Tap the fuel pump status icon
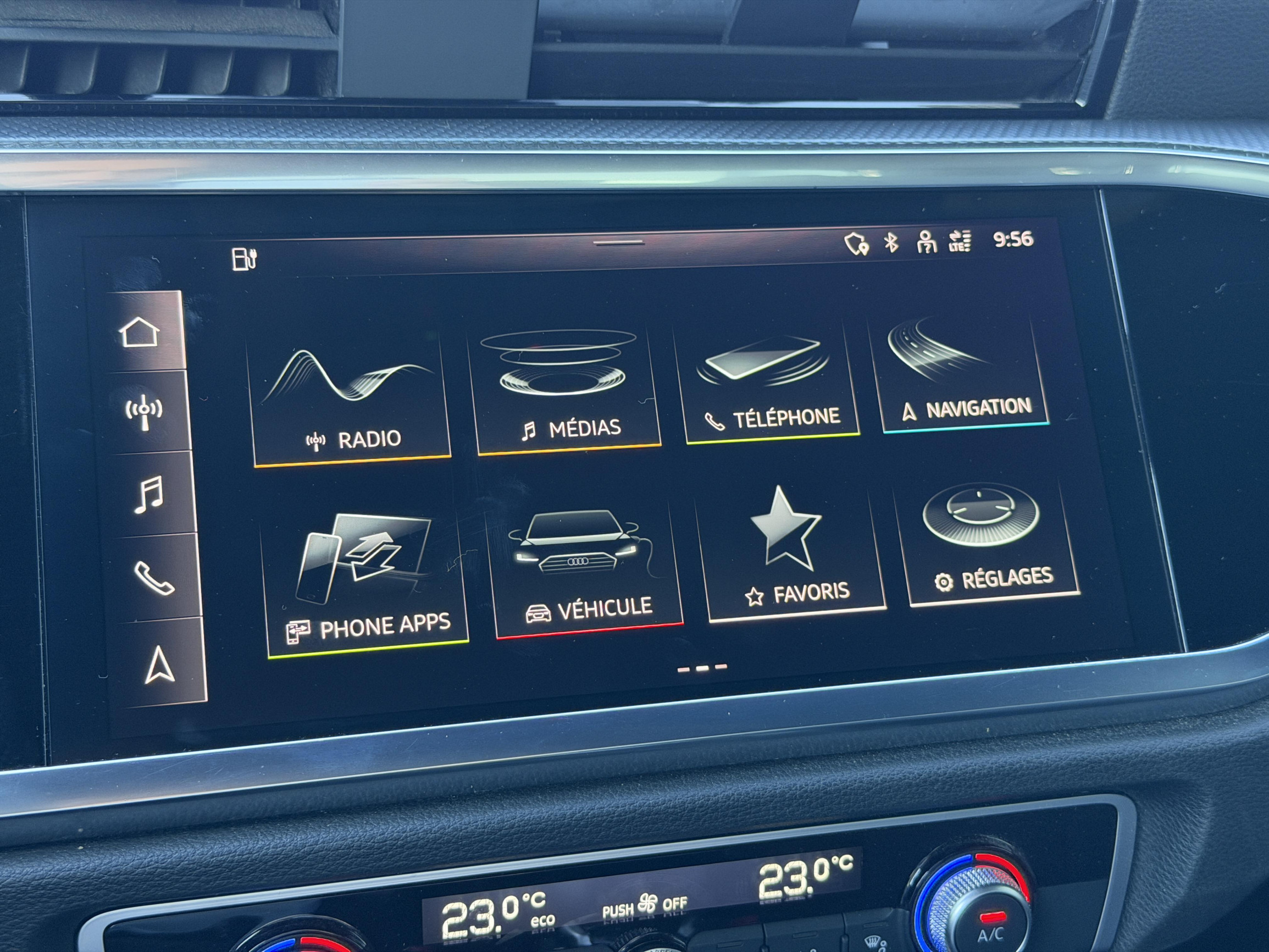This screenshot has height=952, width=1269. pyautogui.click(x=245, y=259)
